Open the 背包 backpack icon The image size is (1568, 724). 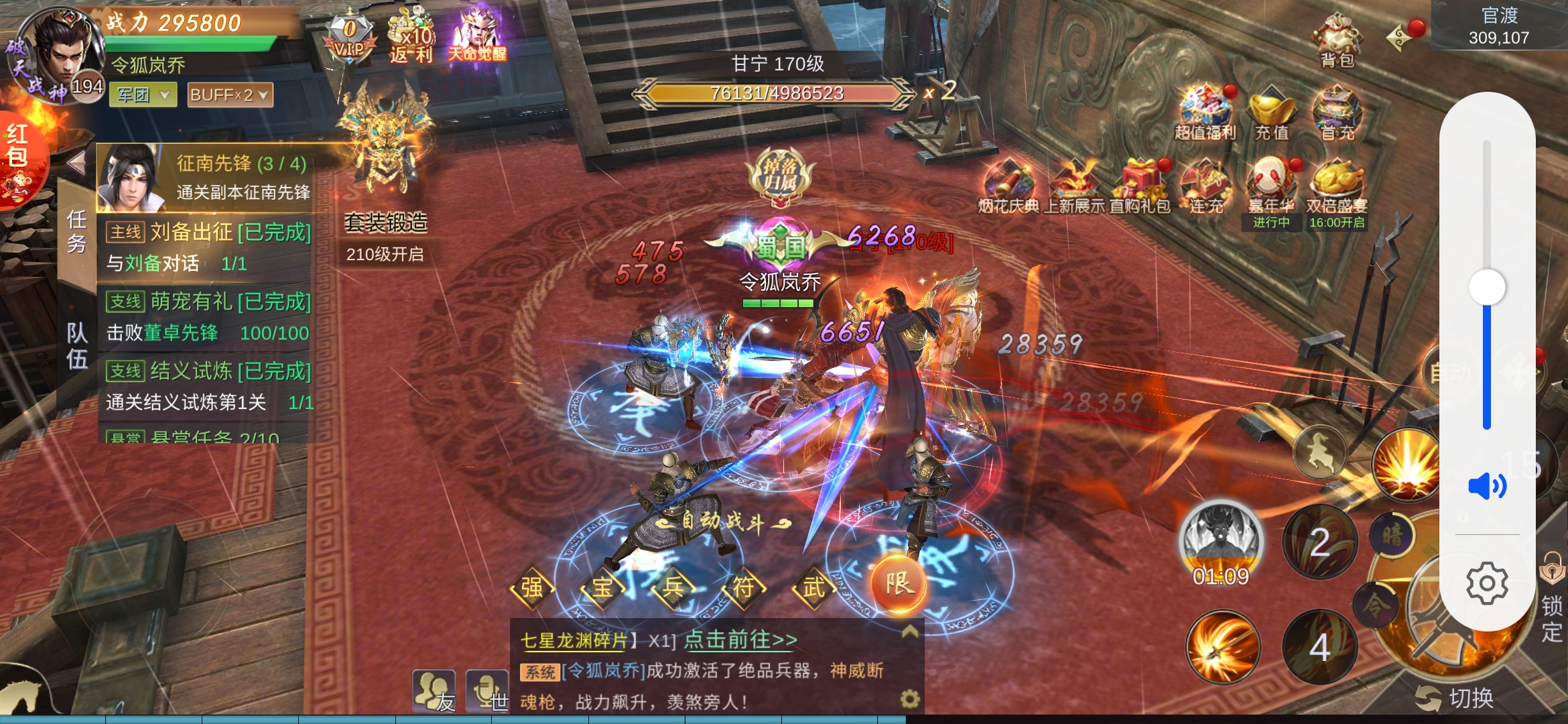pyautogui.click(x=1337, y=40)
